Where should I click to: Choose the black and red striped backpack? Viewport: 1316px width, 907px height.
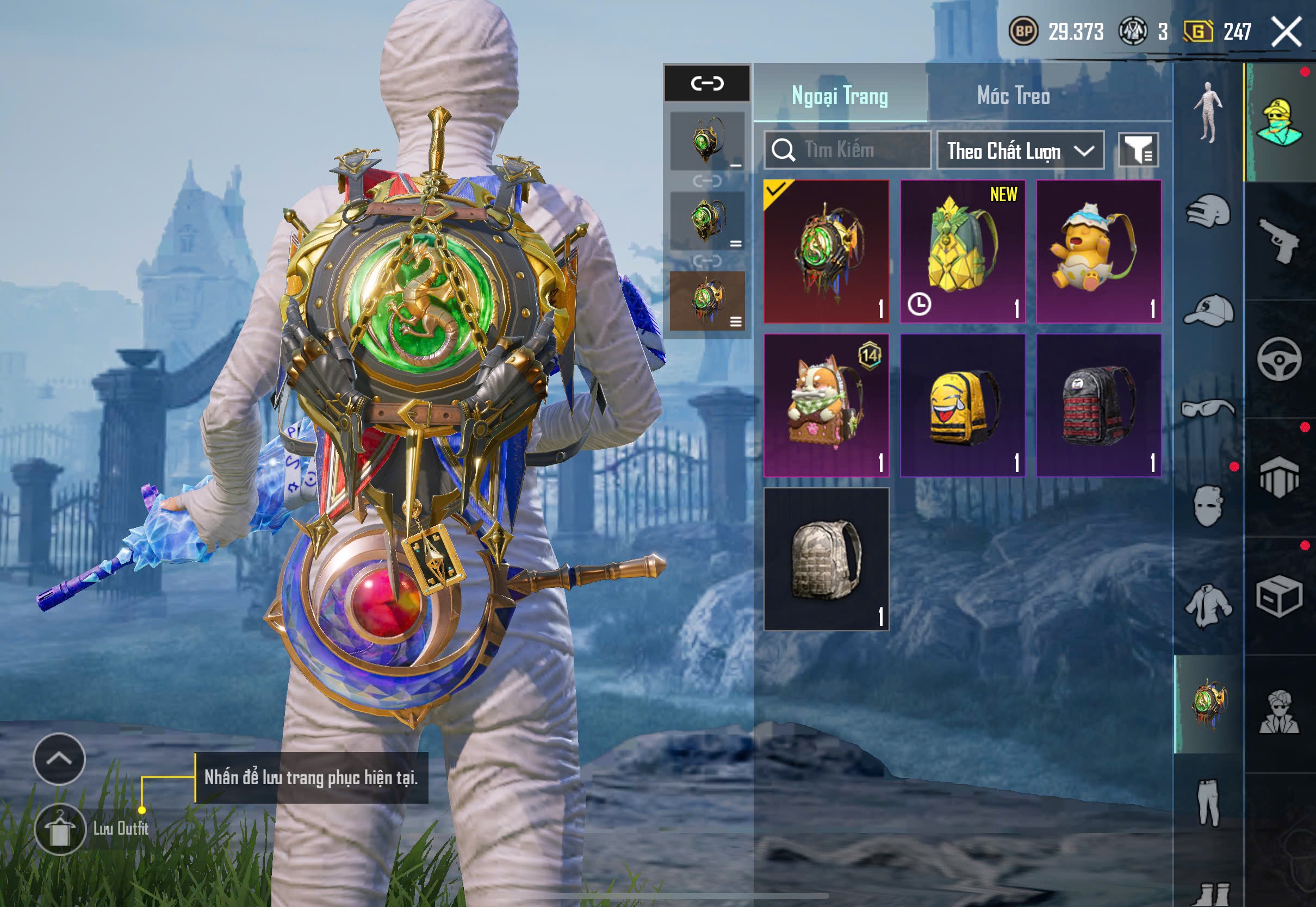[1098, 405]
